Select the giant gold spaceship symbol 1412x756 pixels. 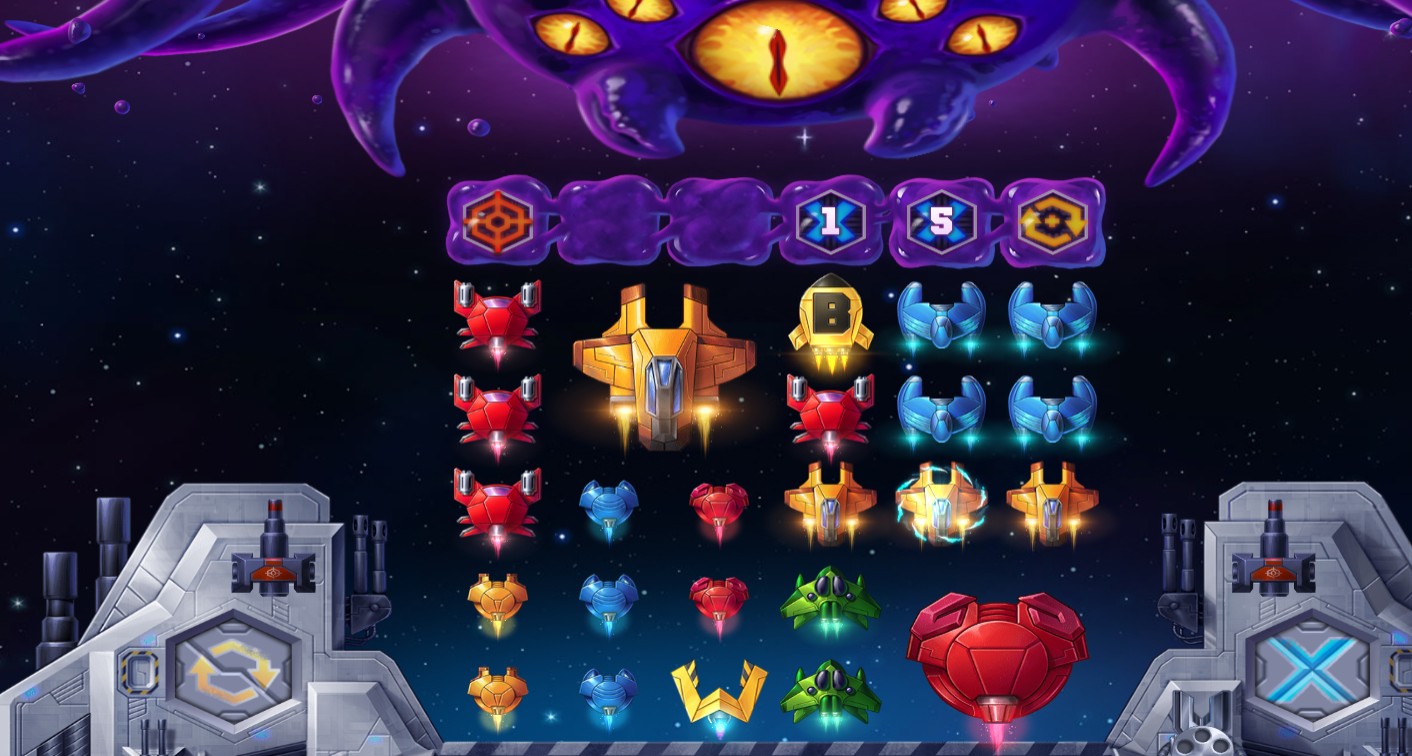pyautogui.click(x=664, y=364)
